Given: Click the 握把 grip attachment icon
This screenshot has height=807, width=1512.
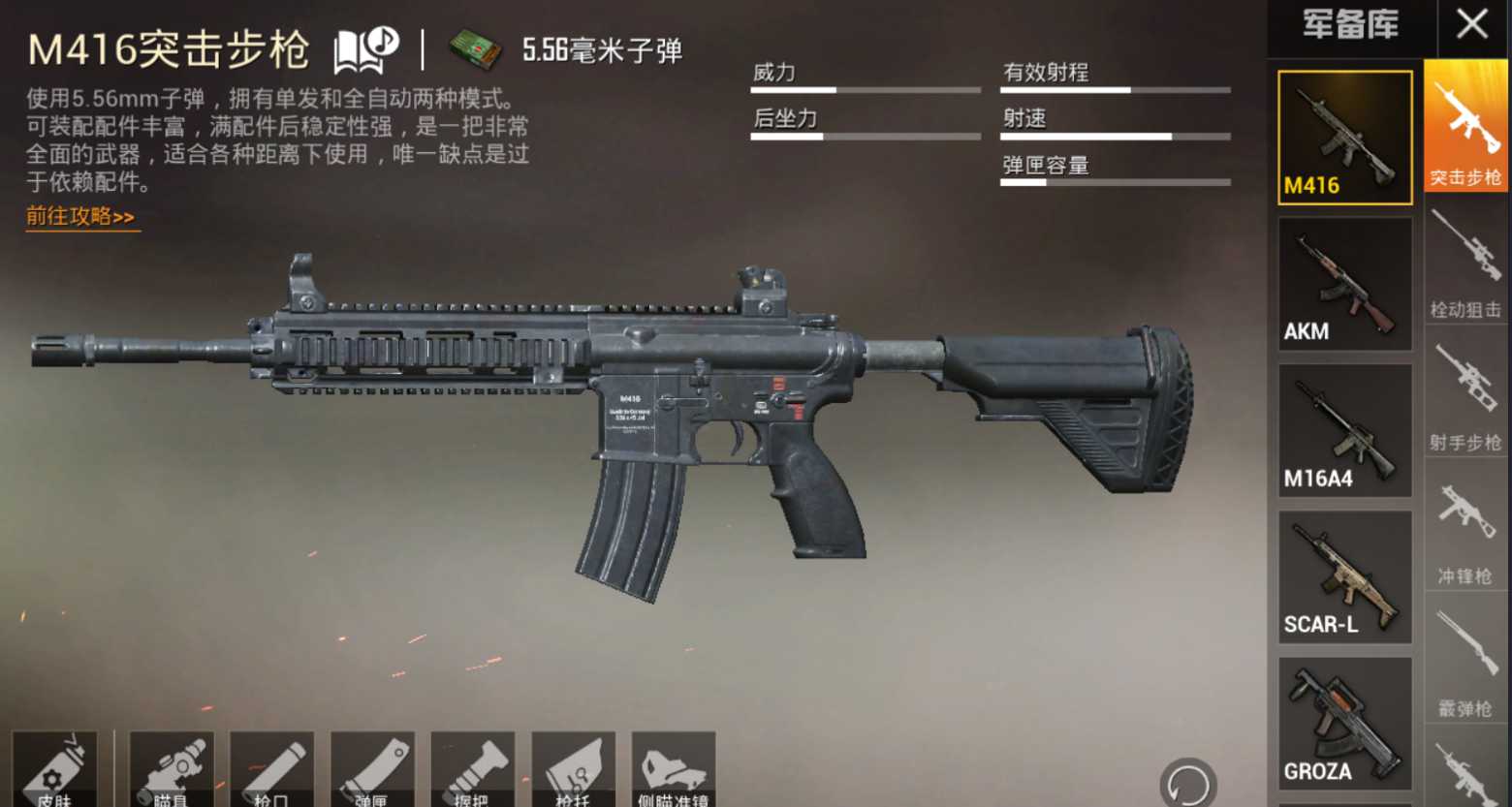Looking at the screenshot, I should [x=472, y=770].
